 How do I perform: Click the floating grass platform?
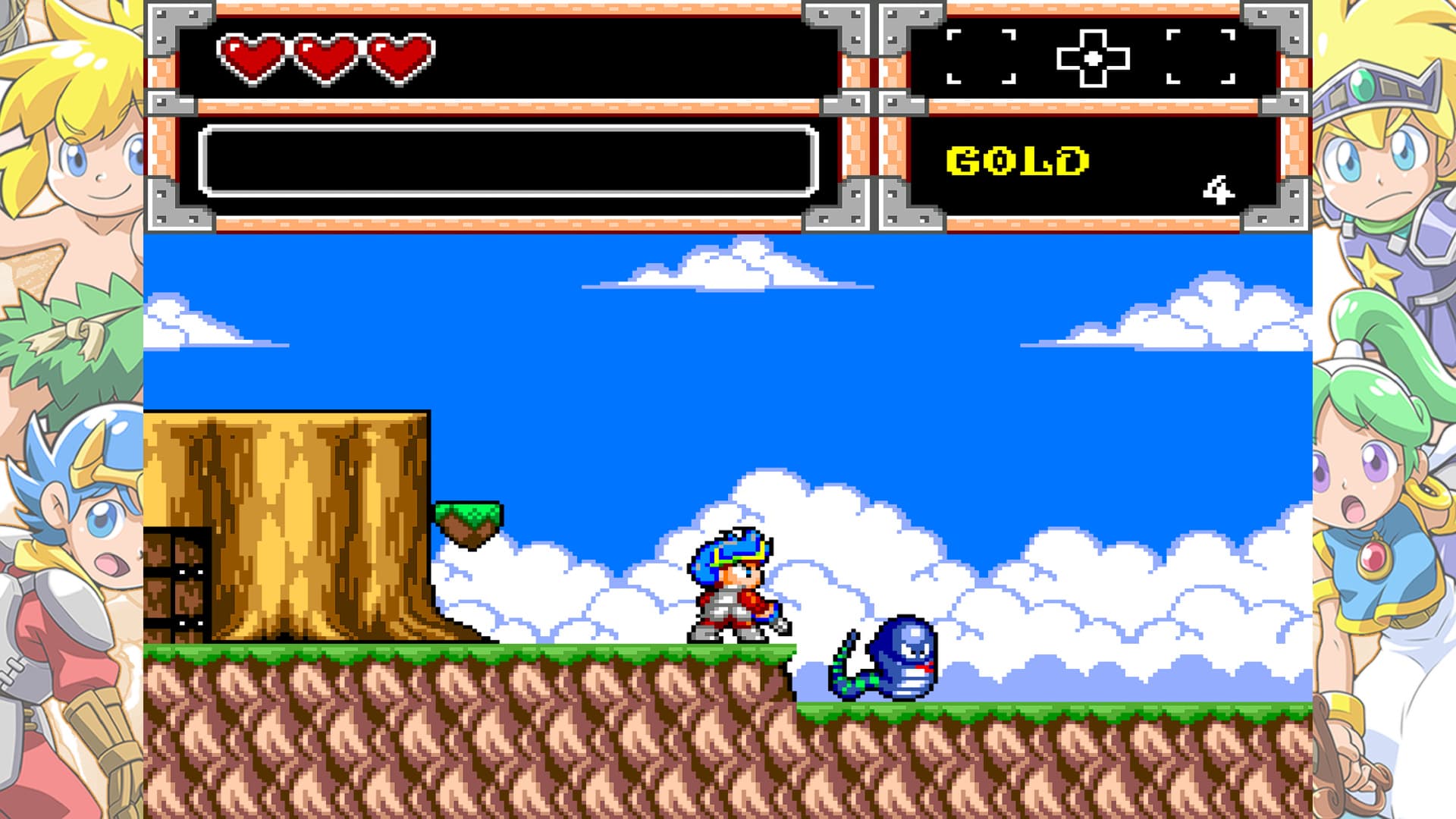[466, 516]
